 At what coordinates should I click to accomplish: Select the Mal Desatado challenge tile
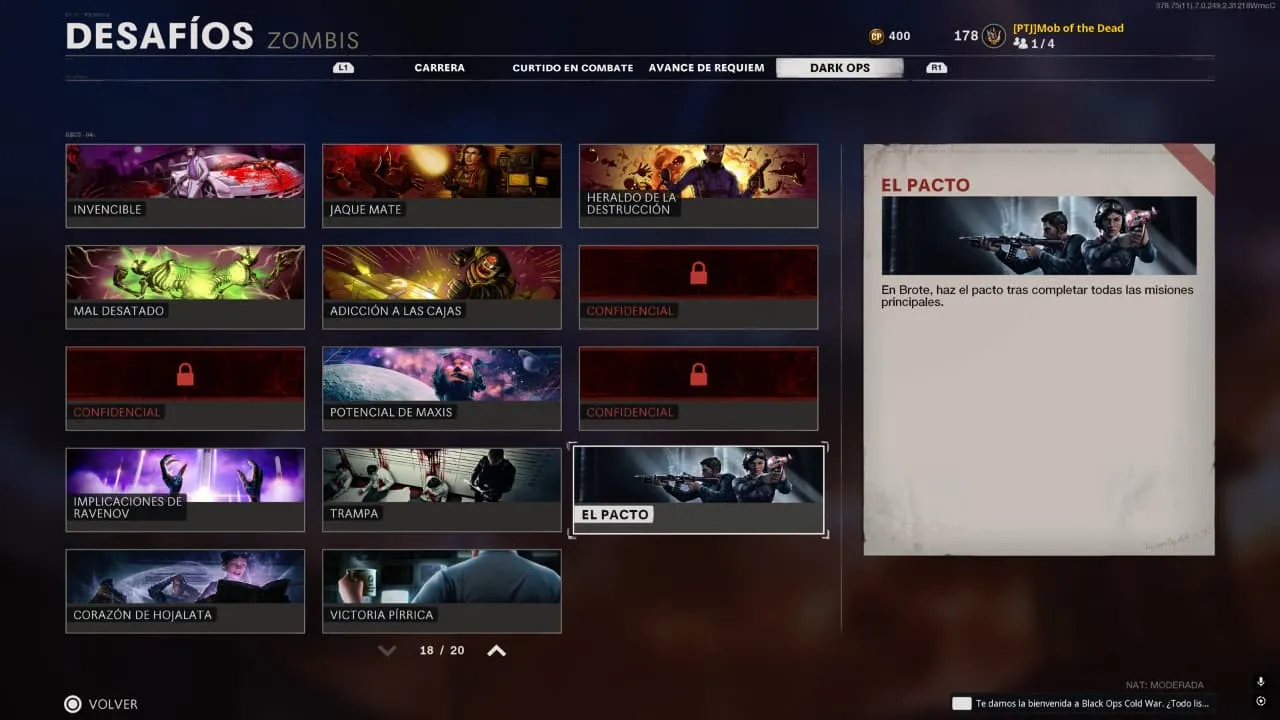[x=185, y=287]
